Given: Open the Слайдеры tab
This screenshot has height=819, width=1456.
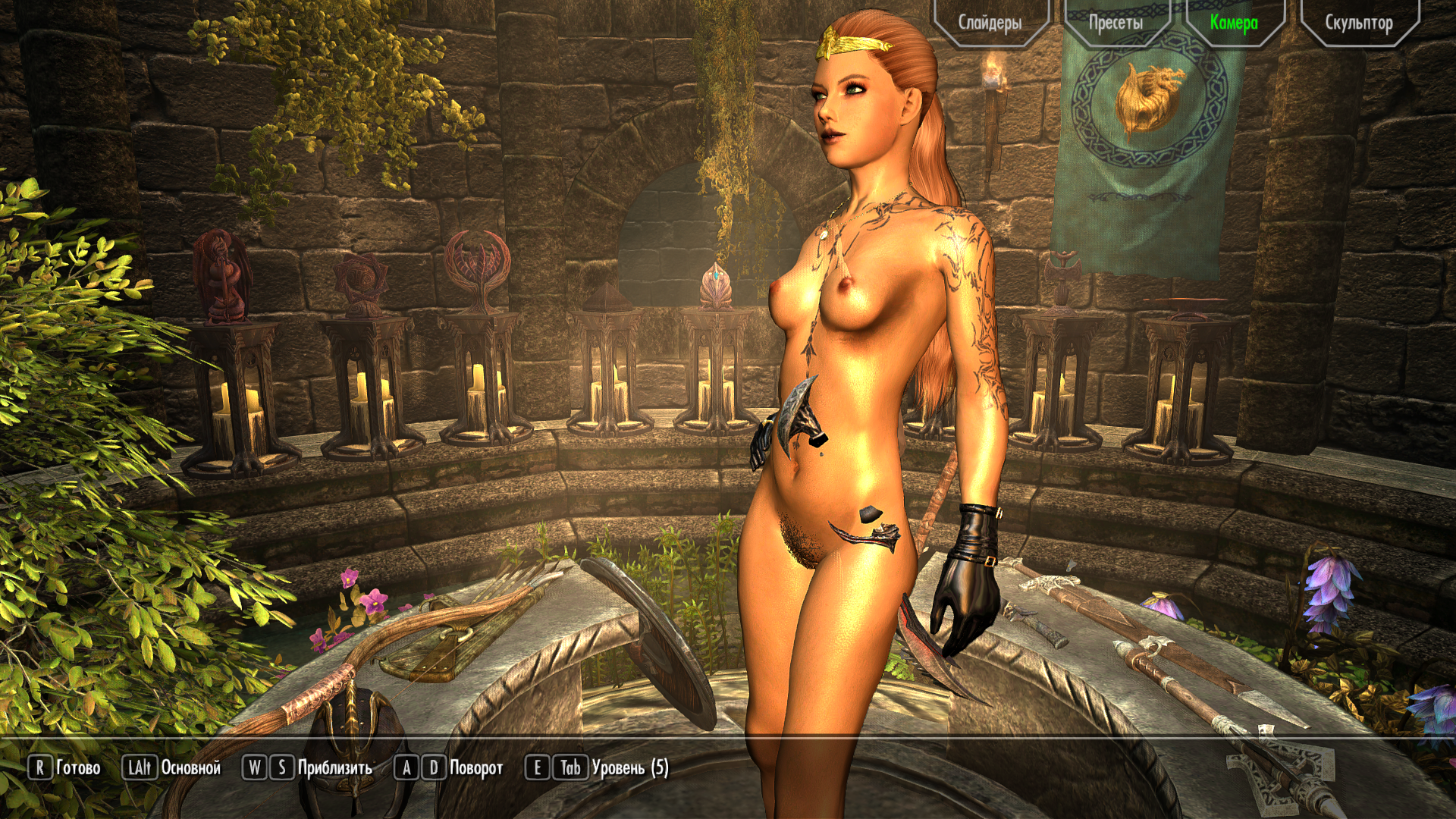Looking at the screenshot, I should coord(990,23).
